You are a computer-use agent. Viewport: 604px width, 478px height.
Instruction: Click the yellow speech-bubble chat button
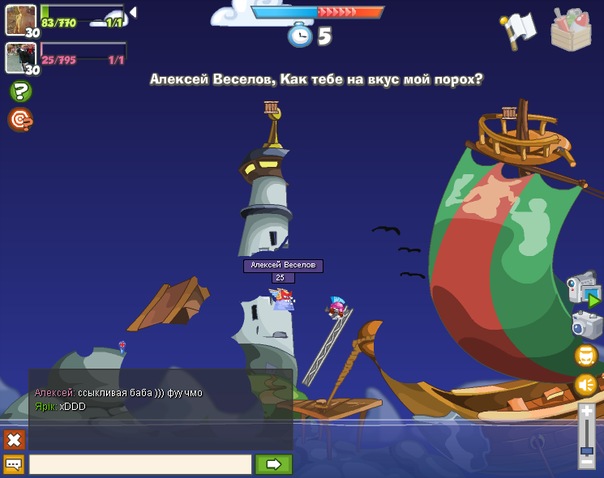point(14,464)
